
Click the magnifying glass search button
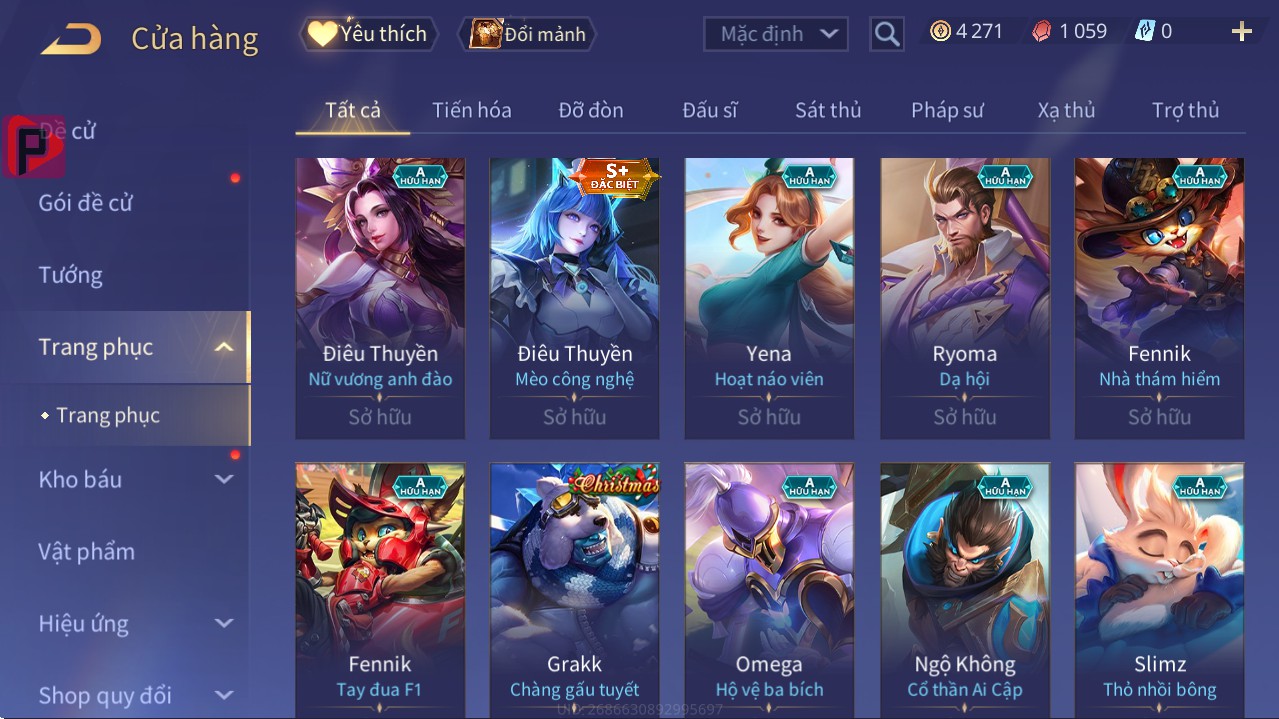(x=886, y=34)
